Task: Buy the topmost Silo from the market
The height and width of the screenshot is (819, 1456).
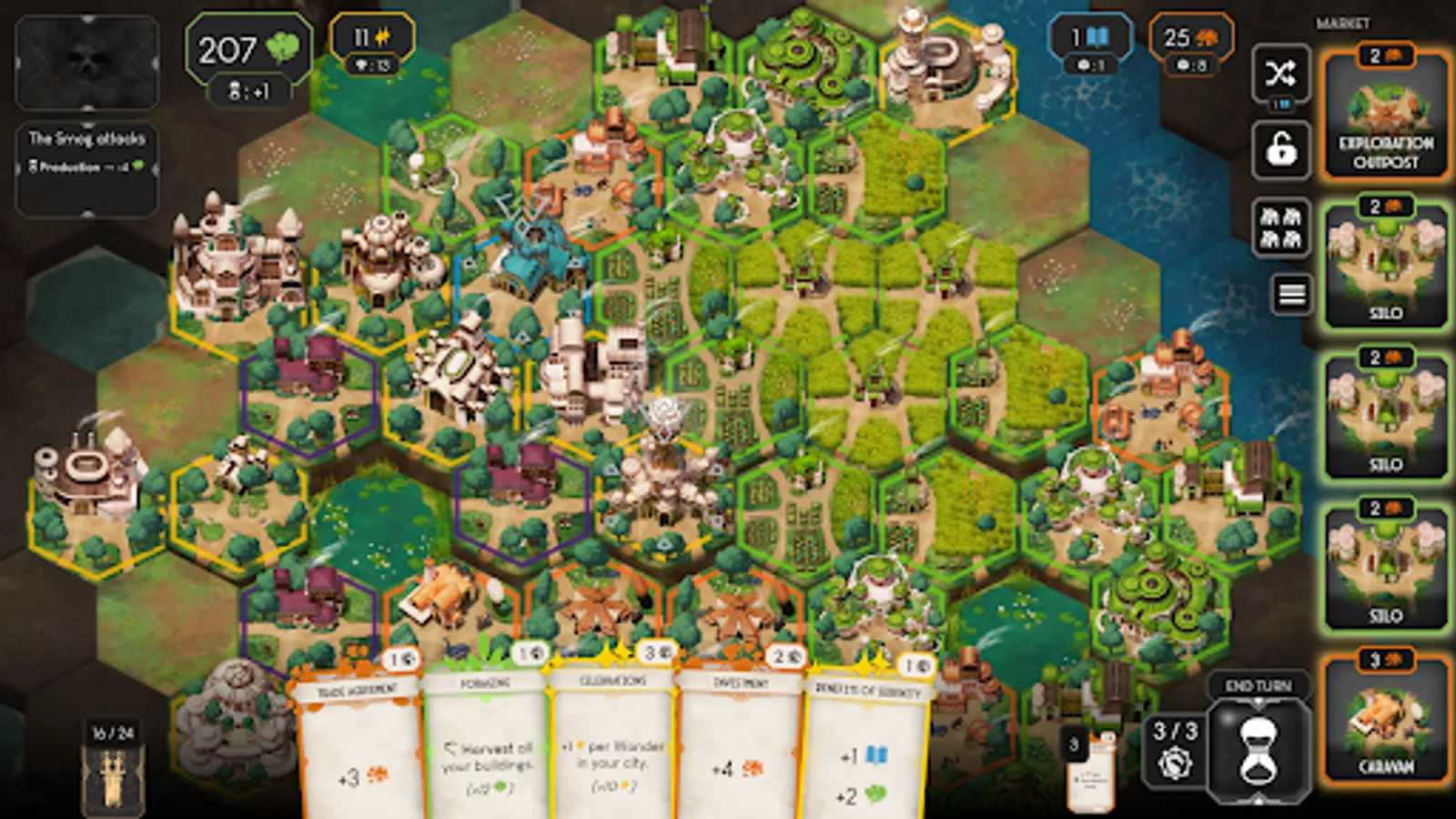Action: point(1385,264)
